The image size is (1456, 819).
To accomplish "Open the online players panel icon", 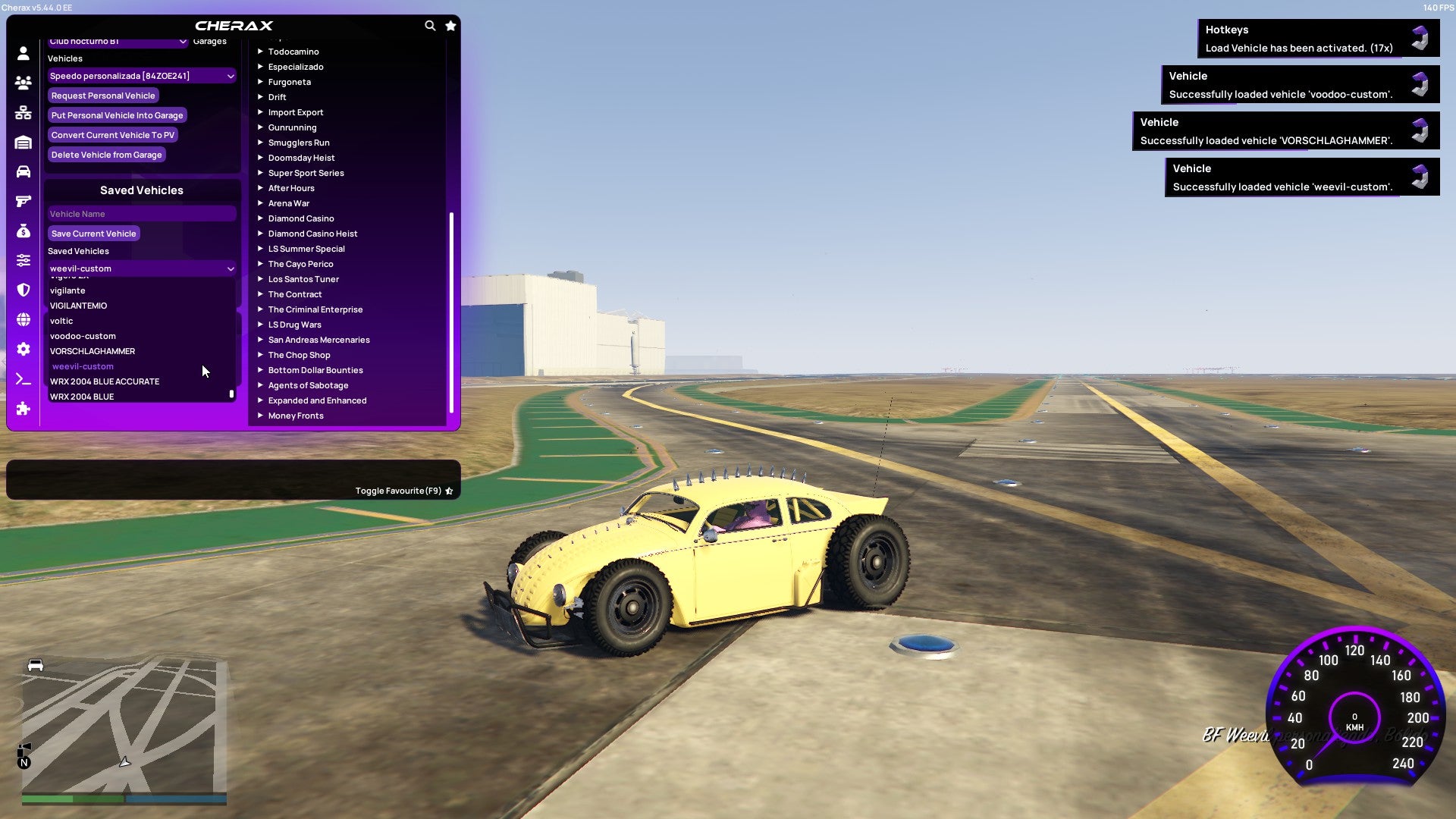I will pyautogui.click(x=23, y=83).
